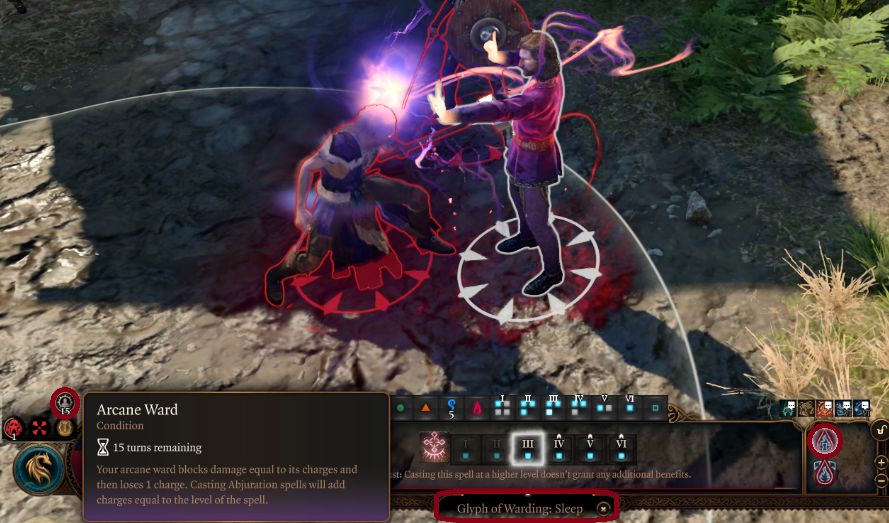The image size is (889, 523).
Task: Zoom out with the minus button
Action: (x=880, y=481)
